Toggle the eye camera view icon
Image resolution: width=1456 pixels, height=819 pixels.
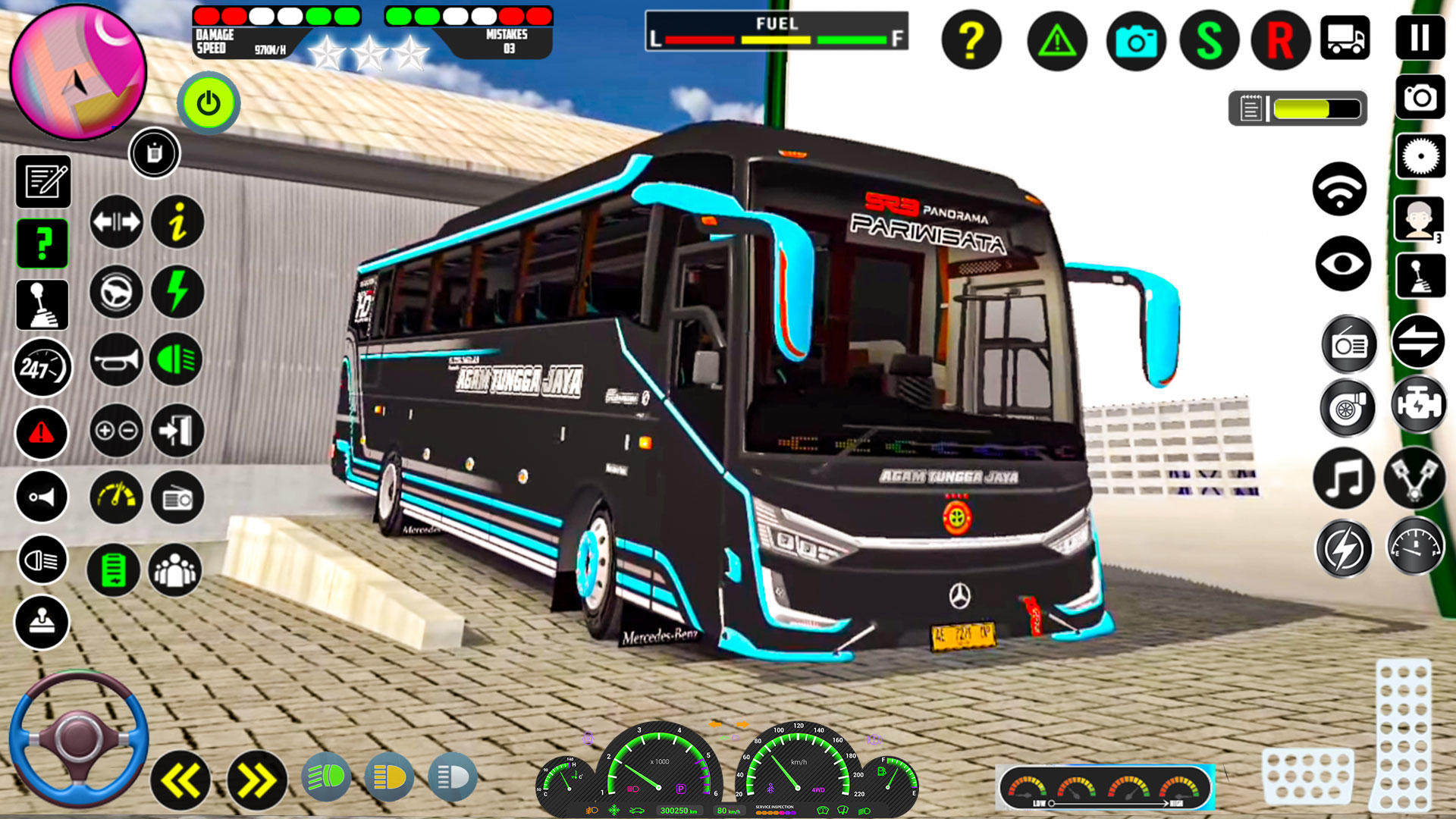click(1343, 264)
